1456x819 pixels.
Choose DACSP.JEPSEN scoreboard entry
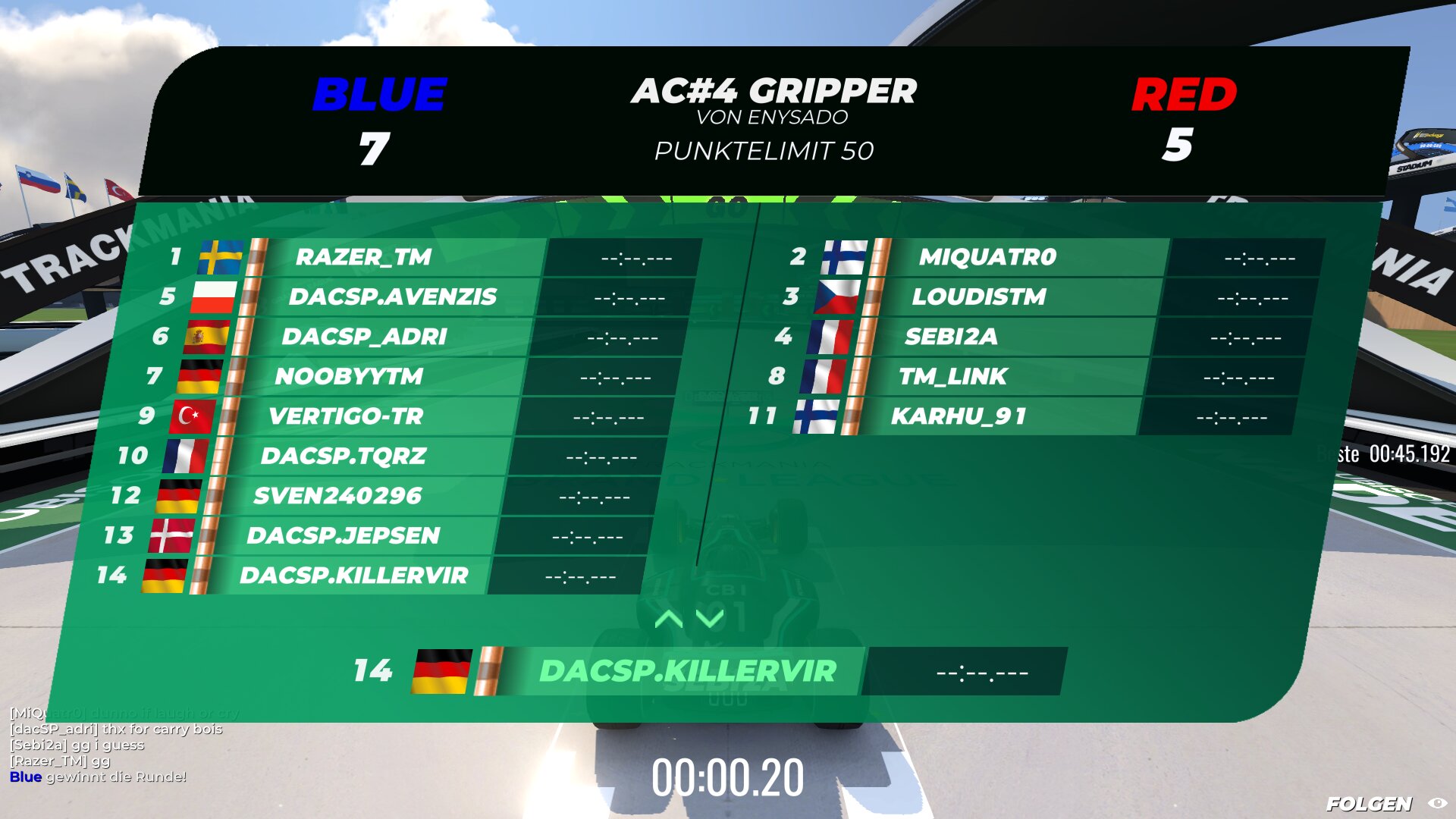343,535
